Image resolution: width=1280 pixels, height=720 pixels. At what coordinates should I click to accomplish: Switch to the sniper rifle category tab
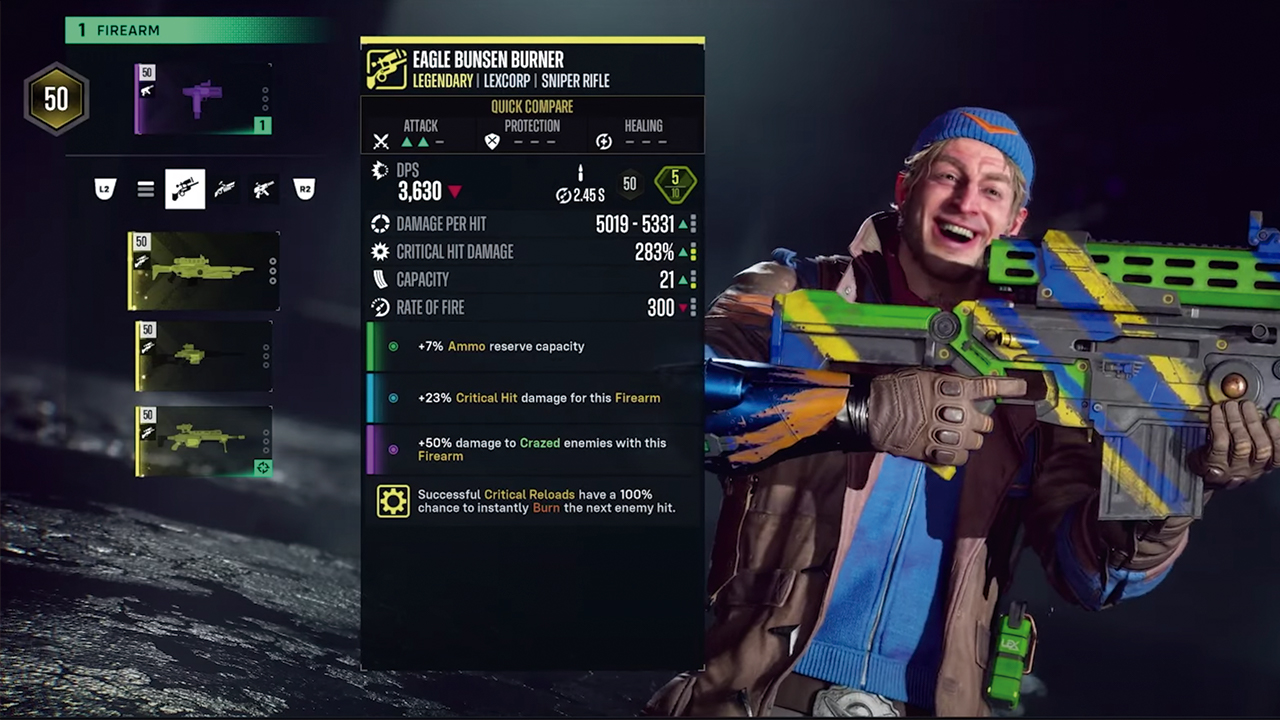[185, 189]
